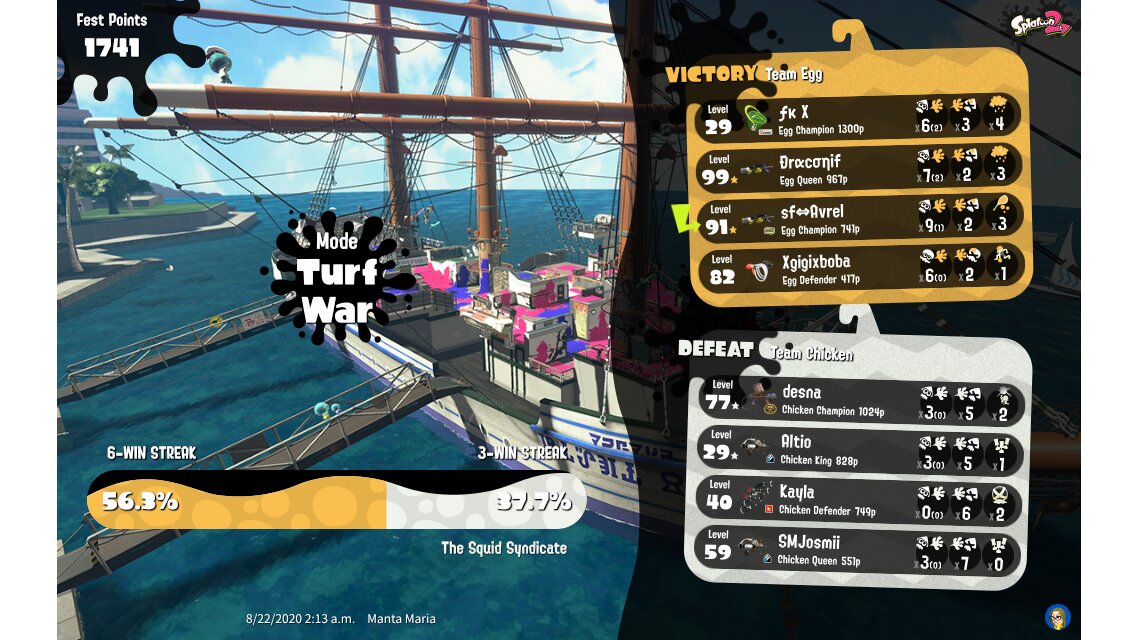
Task: Select Kayla's Chicken Defender row
Action: click(x=858, y=500)
